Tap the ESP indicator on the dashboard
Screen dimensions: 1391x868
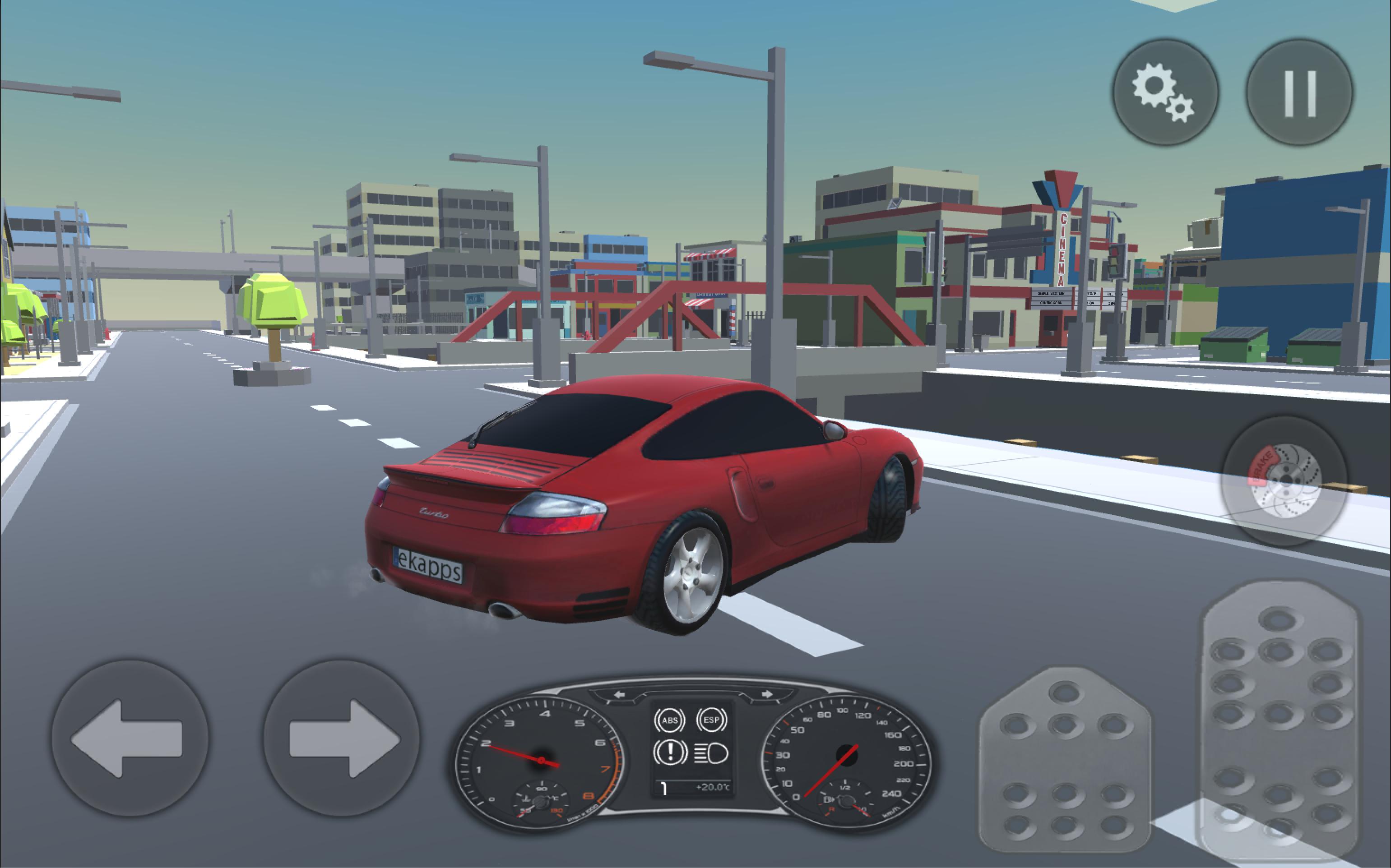click(x=712, y=719)
